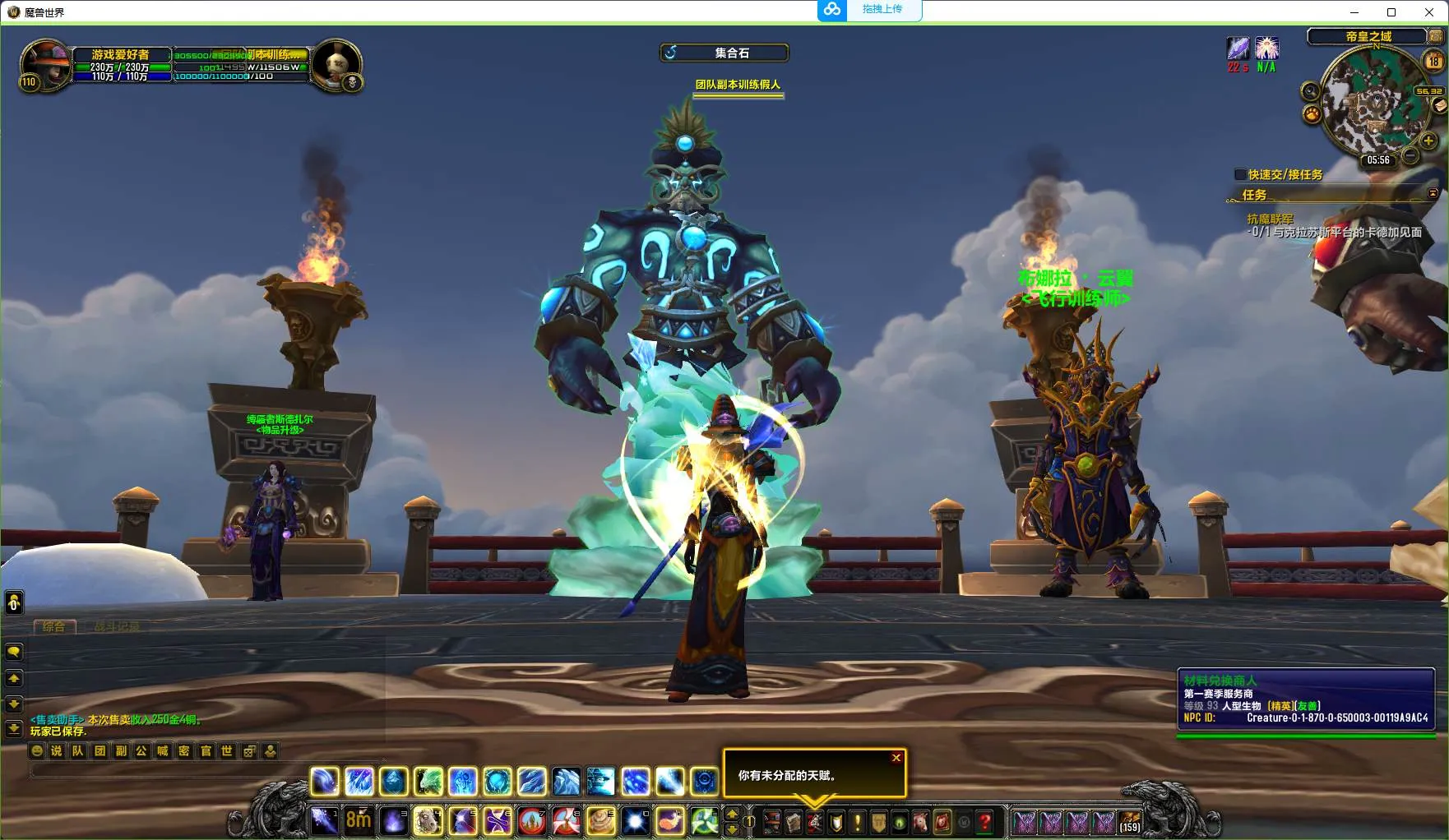Select the 说 say chat channel button
The height and width of the screenshot is (840, 1449).
coord(57,750)
